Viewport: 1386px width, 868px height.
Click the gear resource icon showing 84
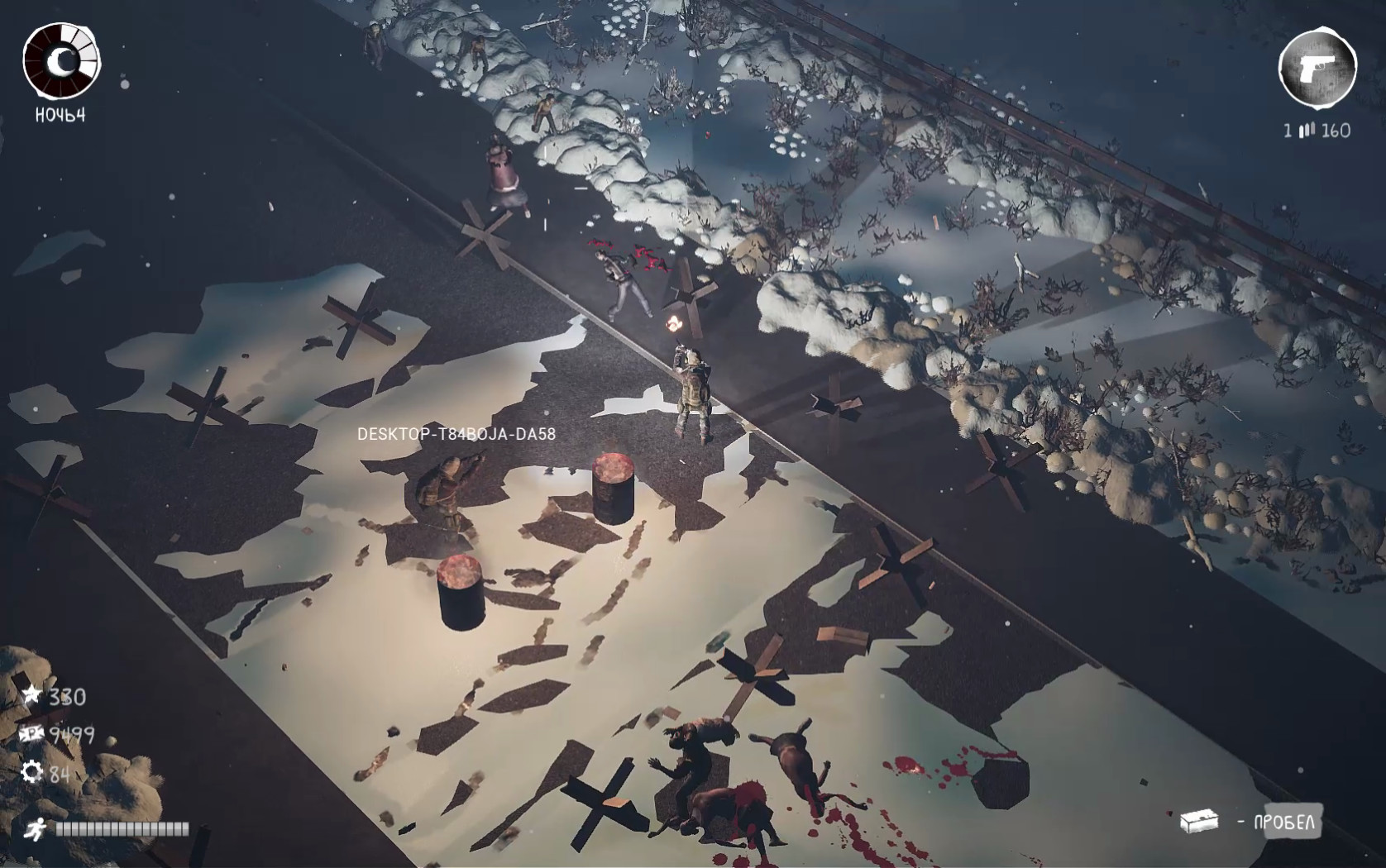31,774
